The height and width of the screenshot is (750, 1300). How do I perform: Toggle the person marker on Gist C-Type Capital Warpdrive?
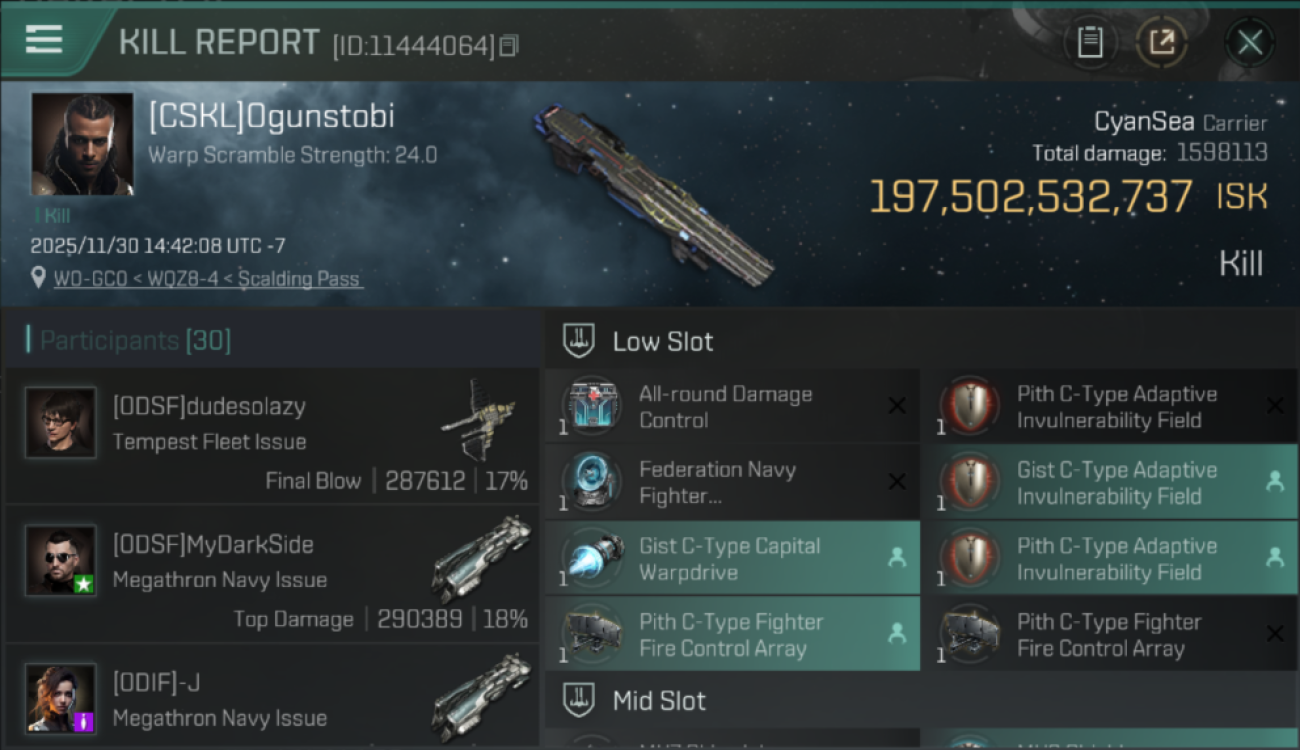(896, 557)
